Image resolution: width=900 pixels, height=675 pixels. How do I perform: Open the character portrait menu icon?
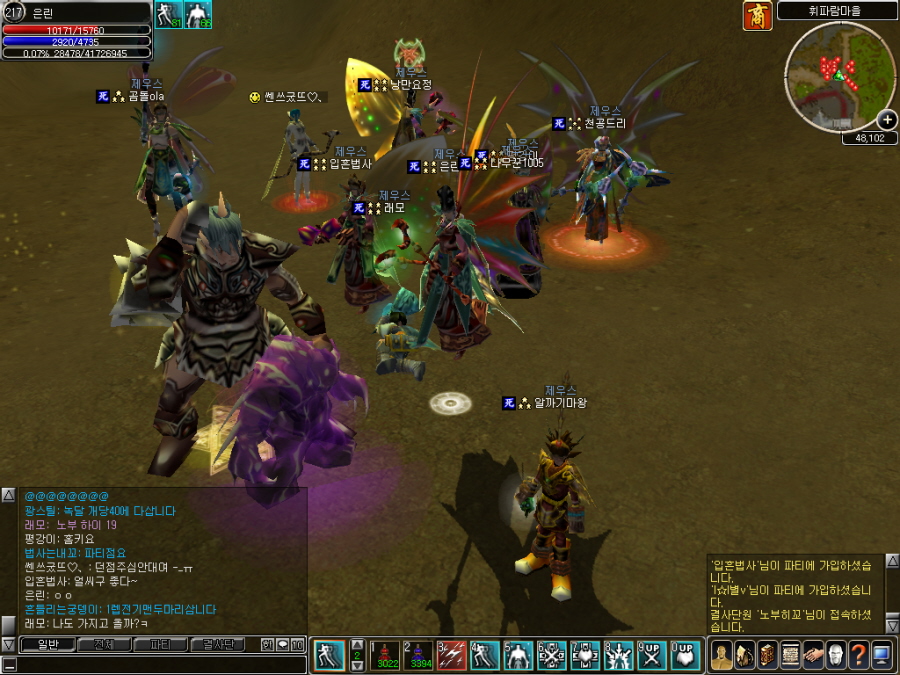721,656
